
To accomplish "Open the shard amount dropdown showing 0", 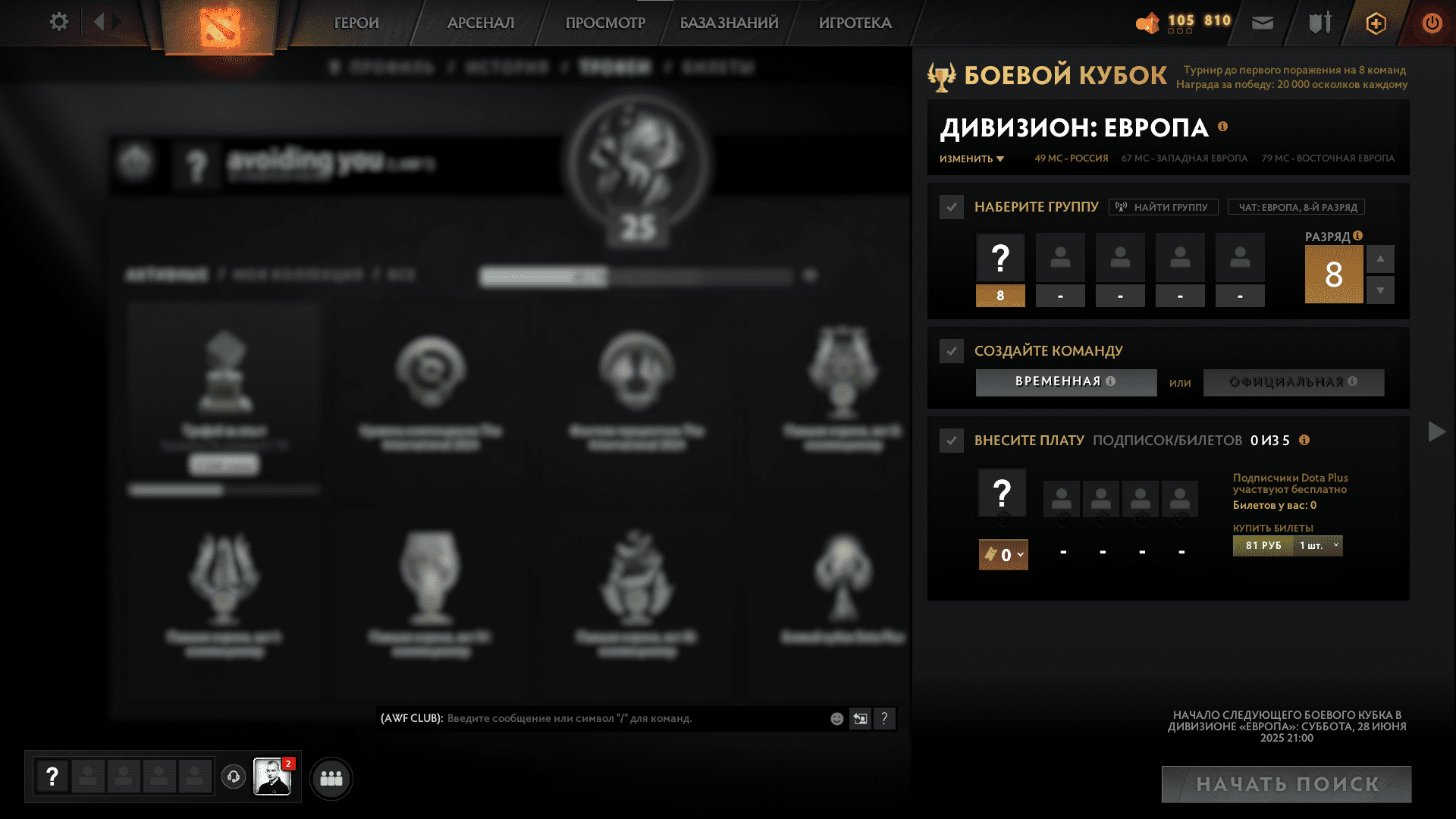I will 1003,555.
